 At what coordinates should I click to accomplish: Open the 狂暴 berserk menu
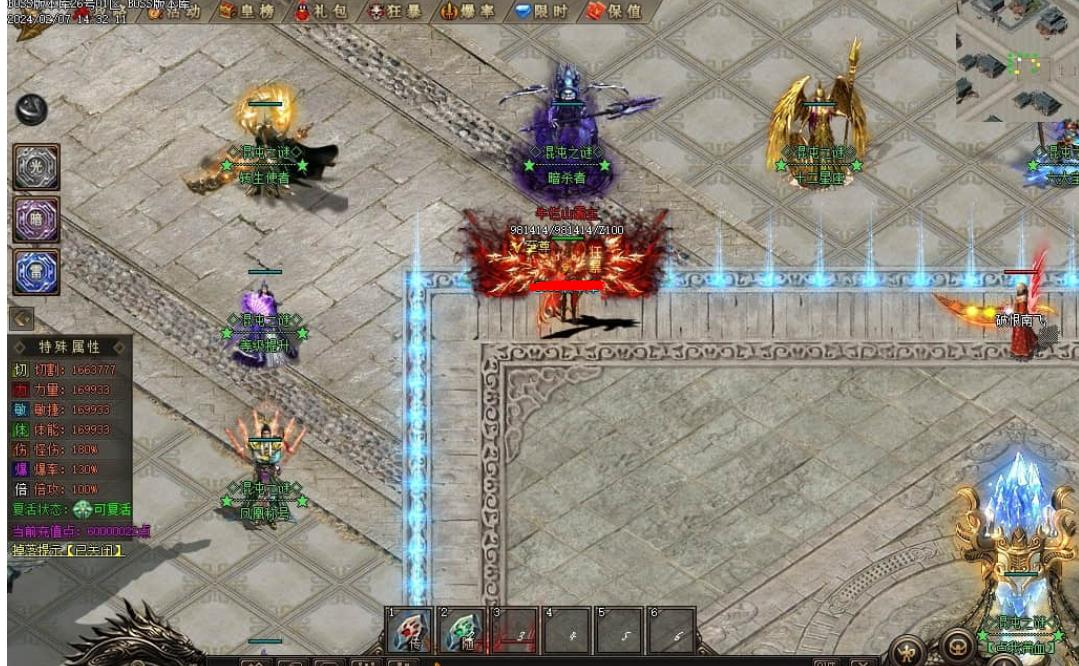click(x=394, y=11)
